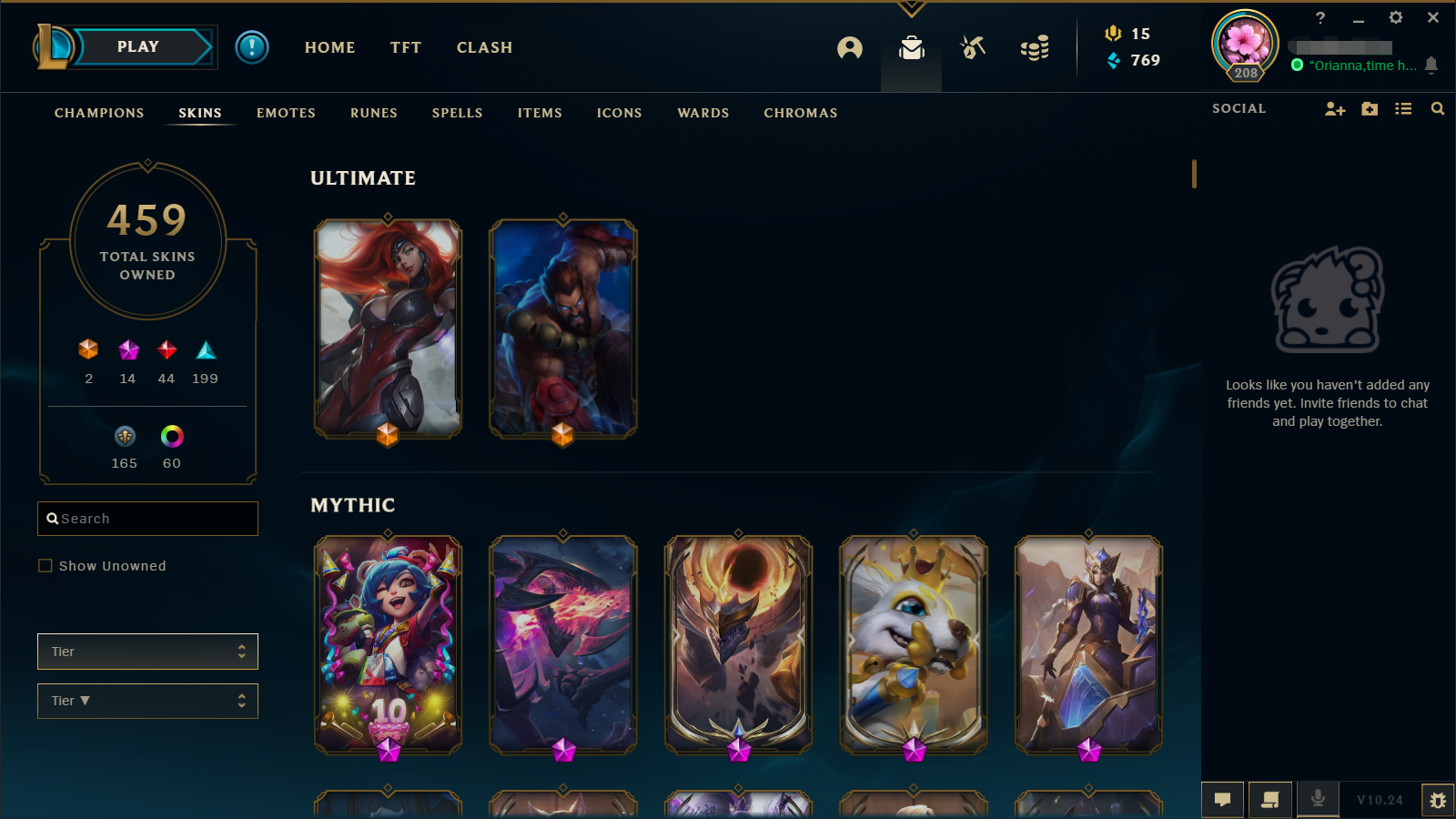
Task: Select the red-haired Miss Fortune ultimate skin
Action: tap(388, 328)
